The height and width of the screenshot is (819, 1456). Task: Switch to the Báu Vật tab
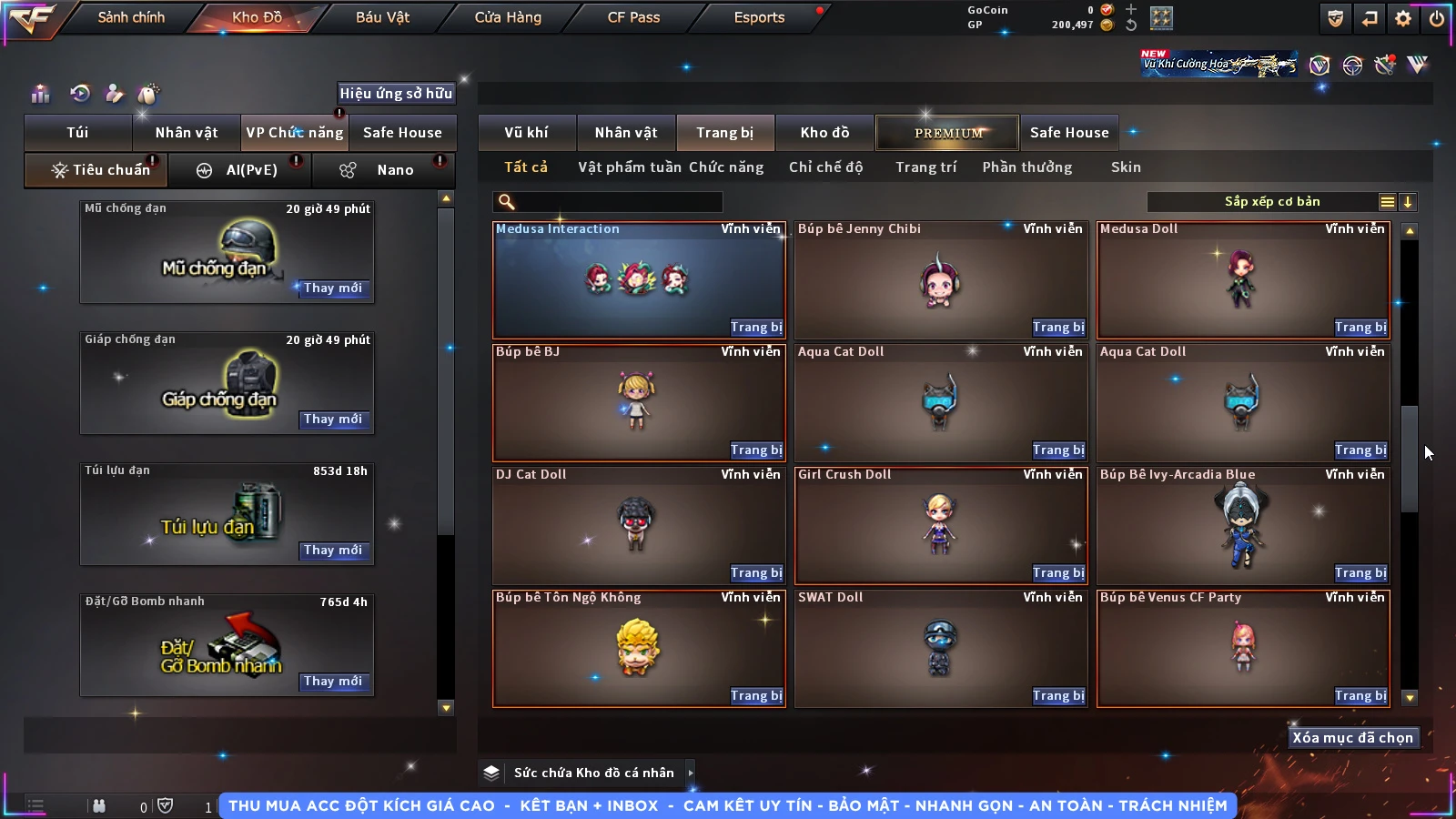(382, 17)
